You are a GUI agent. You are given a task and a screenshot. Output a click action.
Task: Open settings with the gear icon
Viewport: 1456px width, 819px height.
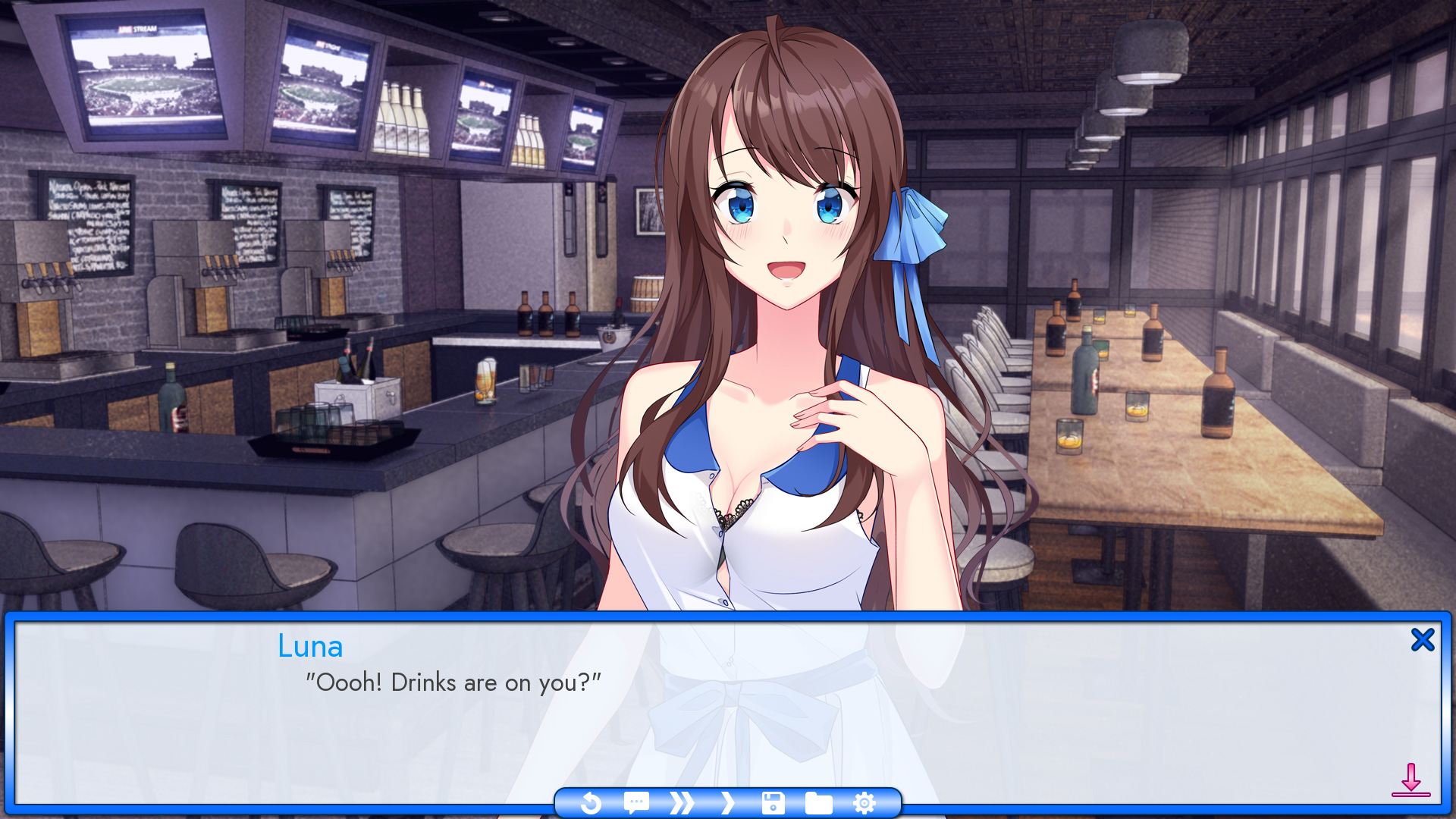(x=864, y=802)
